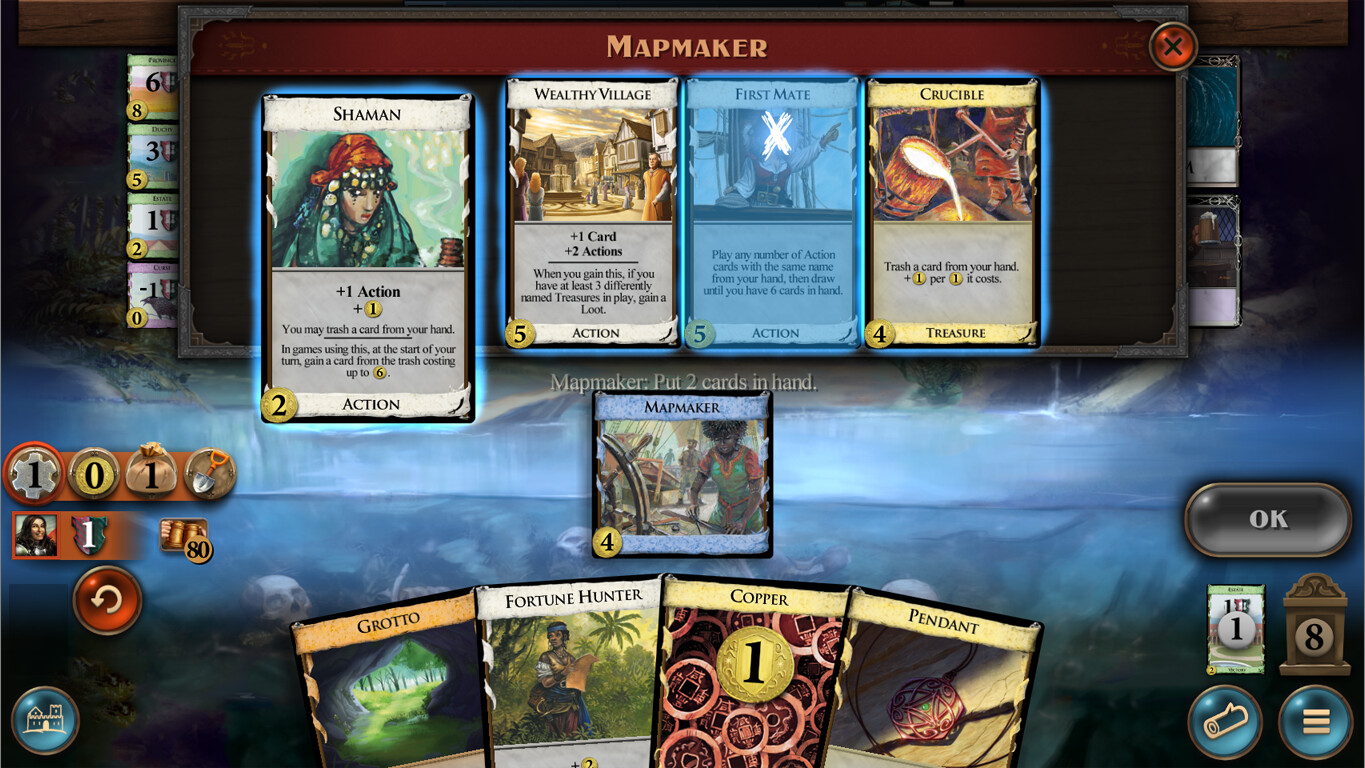1365x768 pixels.
Task: Click the gold coin counter icon
Action: [93, 475]
